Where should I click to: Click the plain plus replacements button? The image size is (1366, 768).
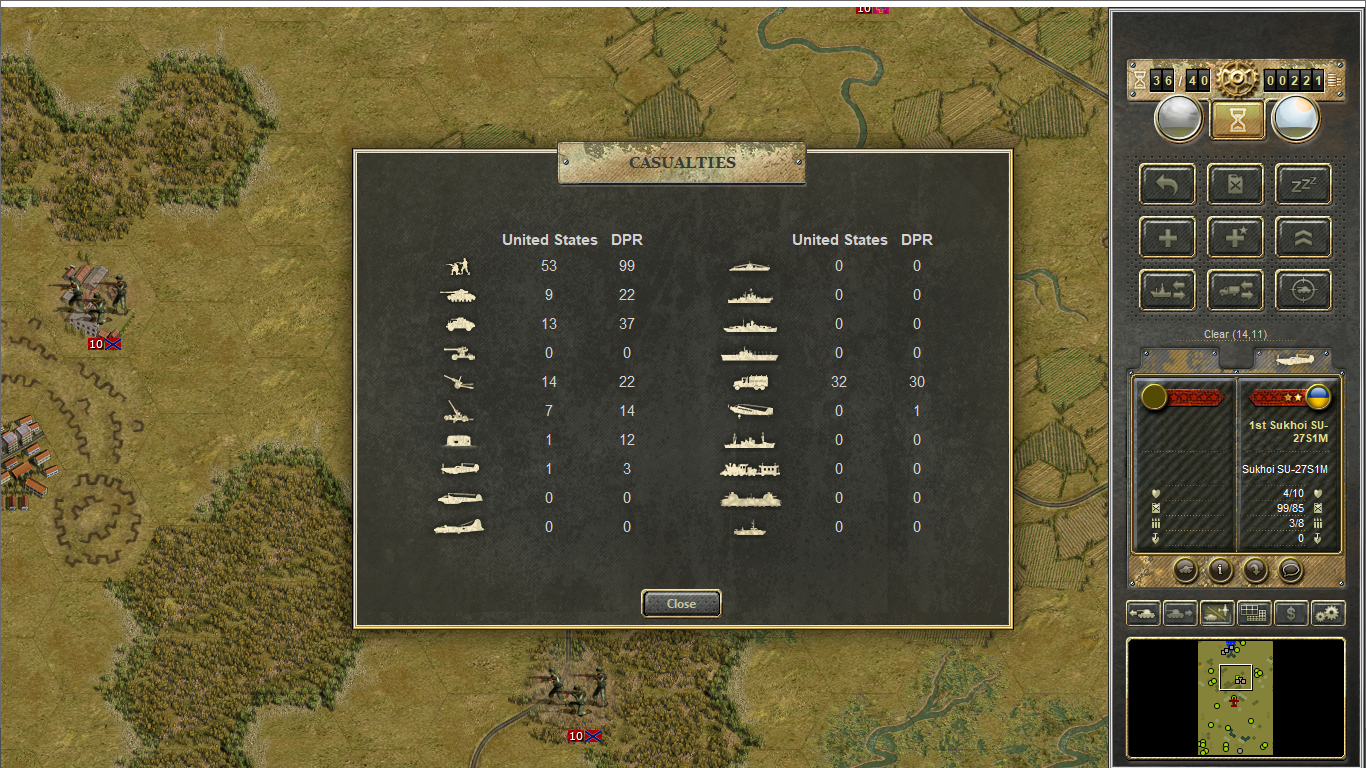tap(1167, 238)
